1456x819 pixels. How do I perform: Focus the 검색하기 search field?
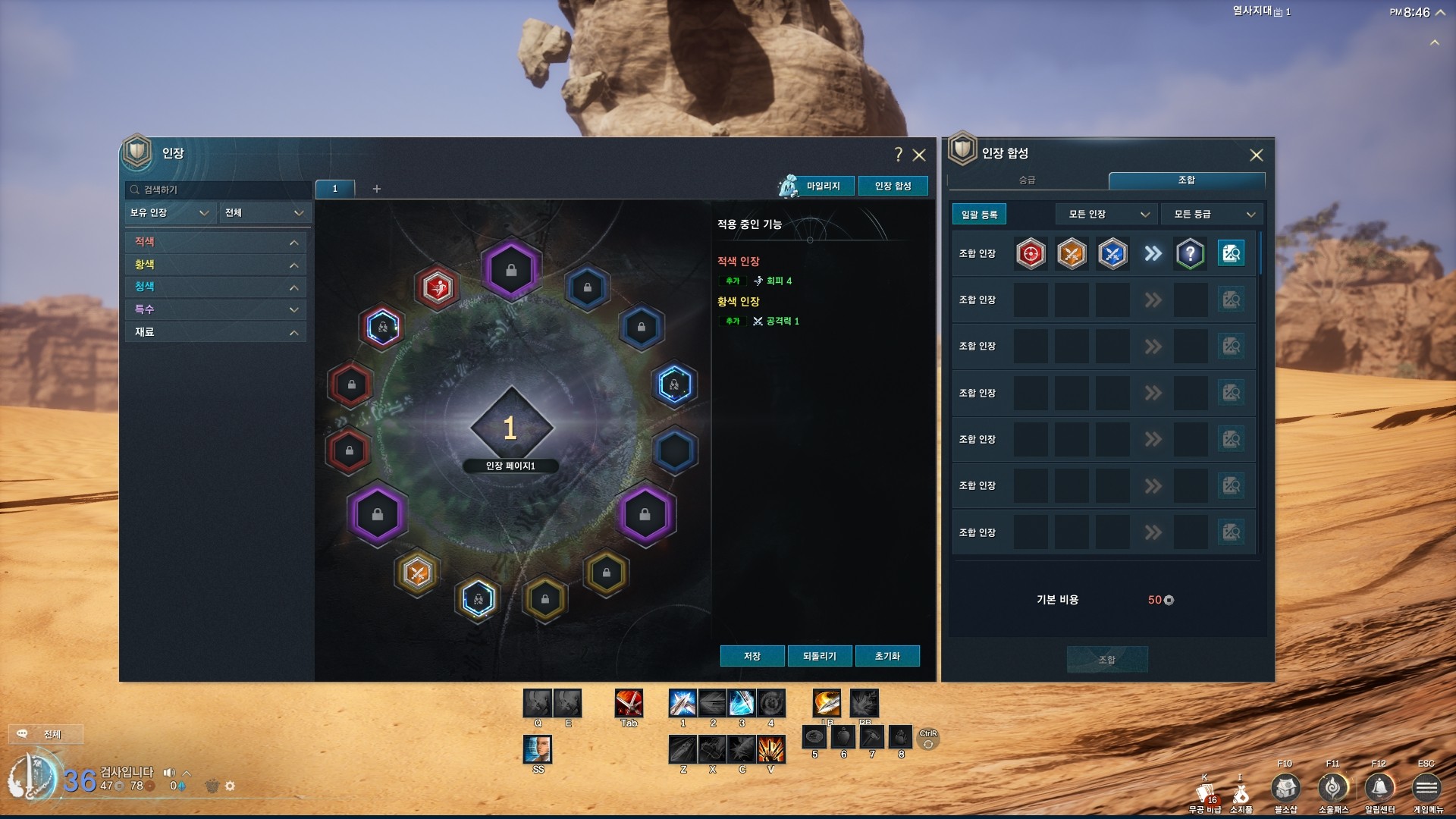[x=218, y=190]
